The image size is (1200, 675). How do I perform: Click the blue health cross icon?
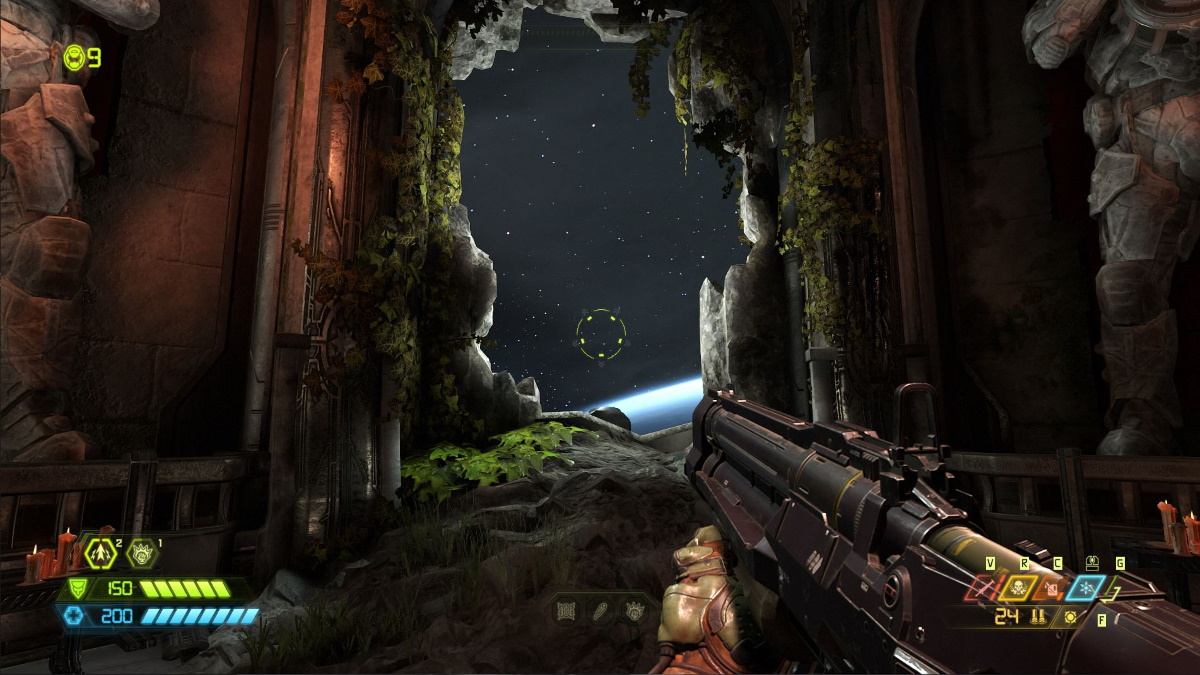[73, 616]
